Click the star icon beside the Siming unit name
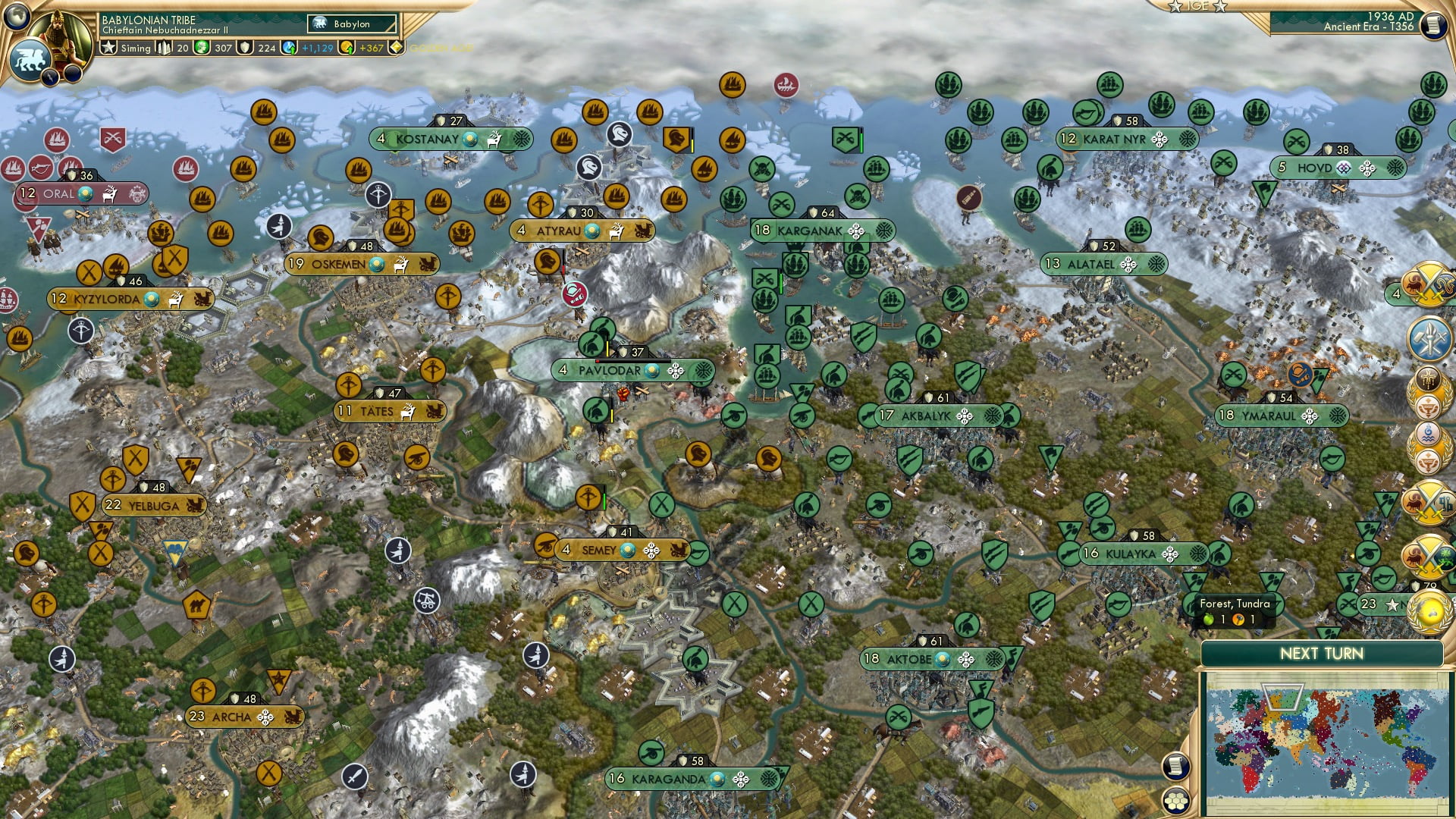This screenshot has width=1456, height=819. coord(108,47)
